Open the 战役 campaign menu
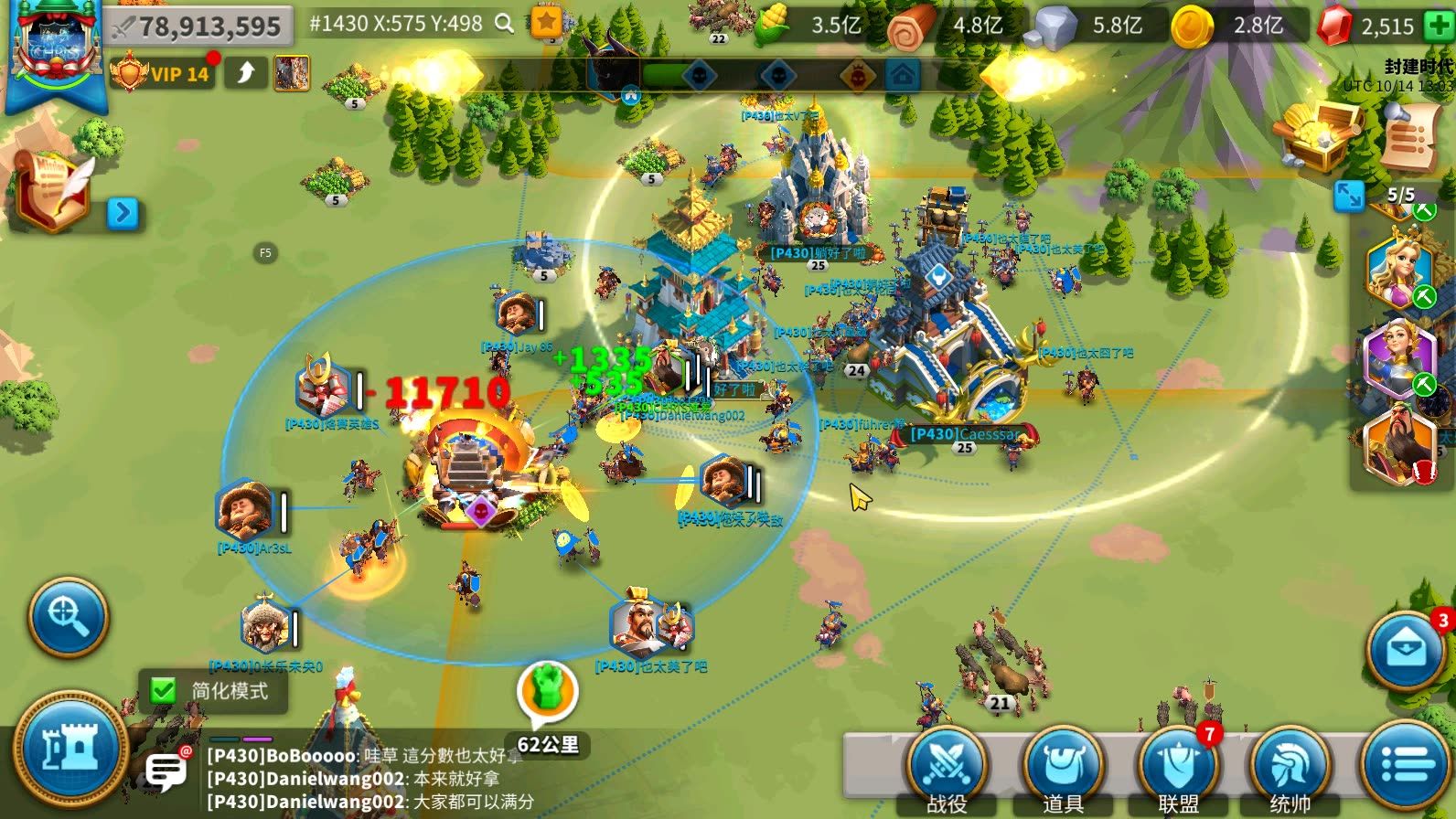Viewport: 1456px width, 819px height. tap(947, 769)
